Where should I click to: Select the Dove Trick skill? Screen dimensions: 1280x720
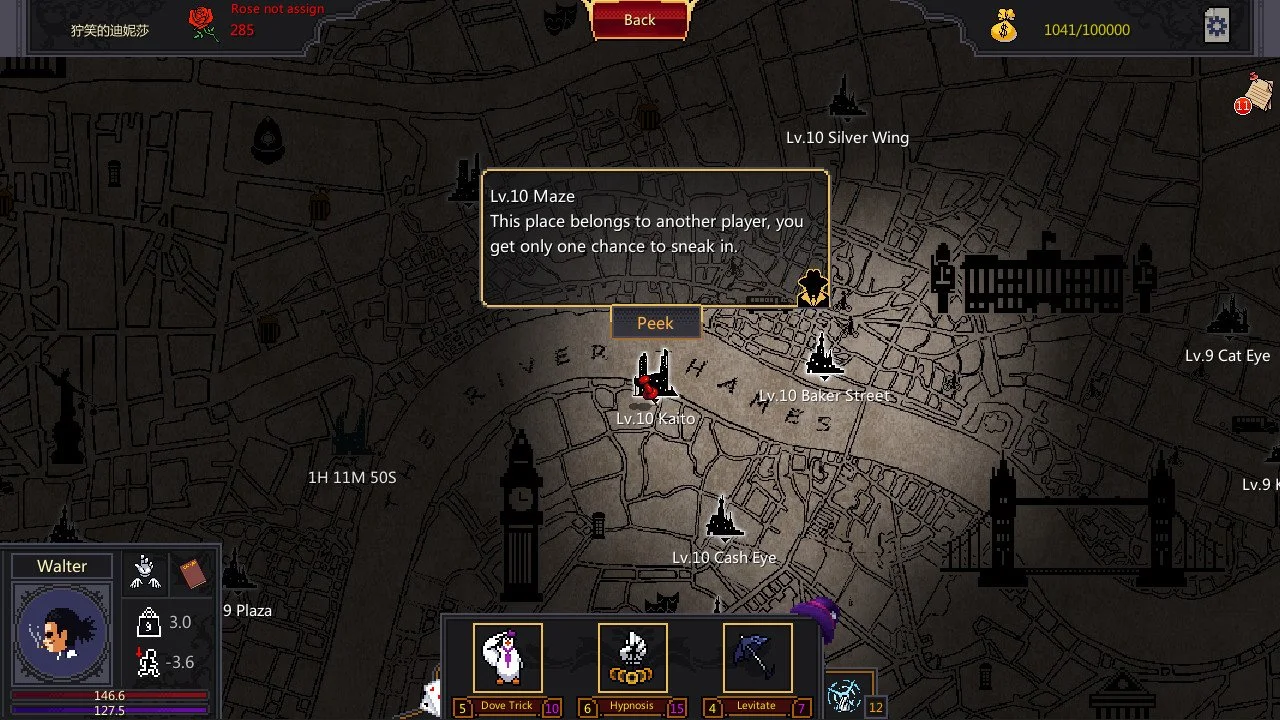pyautogui.click(x=507, y=658)
